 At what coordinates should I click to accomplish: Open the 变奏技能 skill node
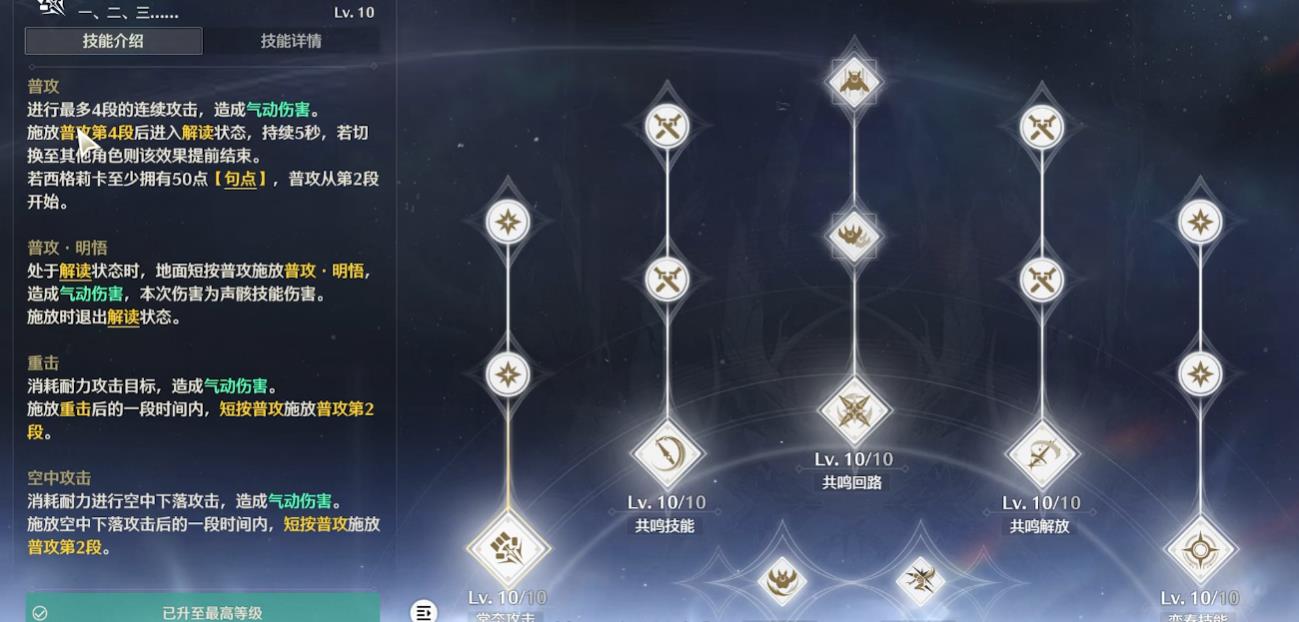tap(1200, 549)
